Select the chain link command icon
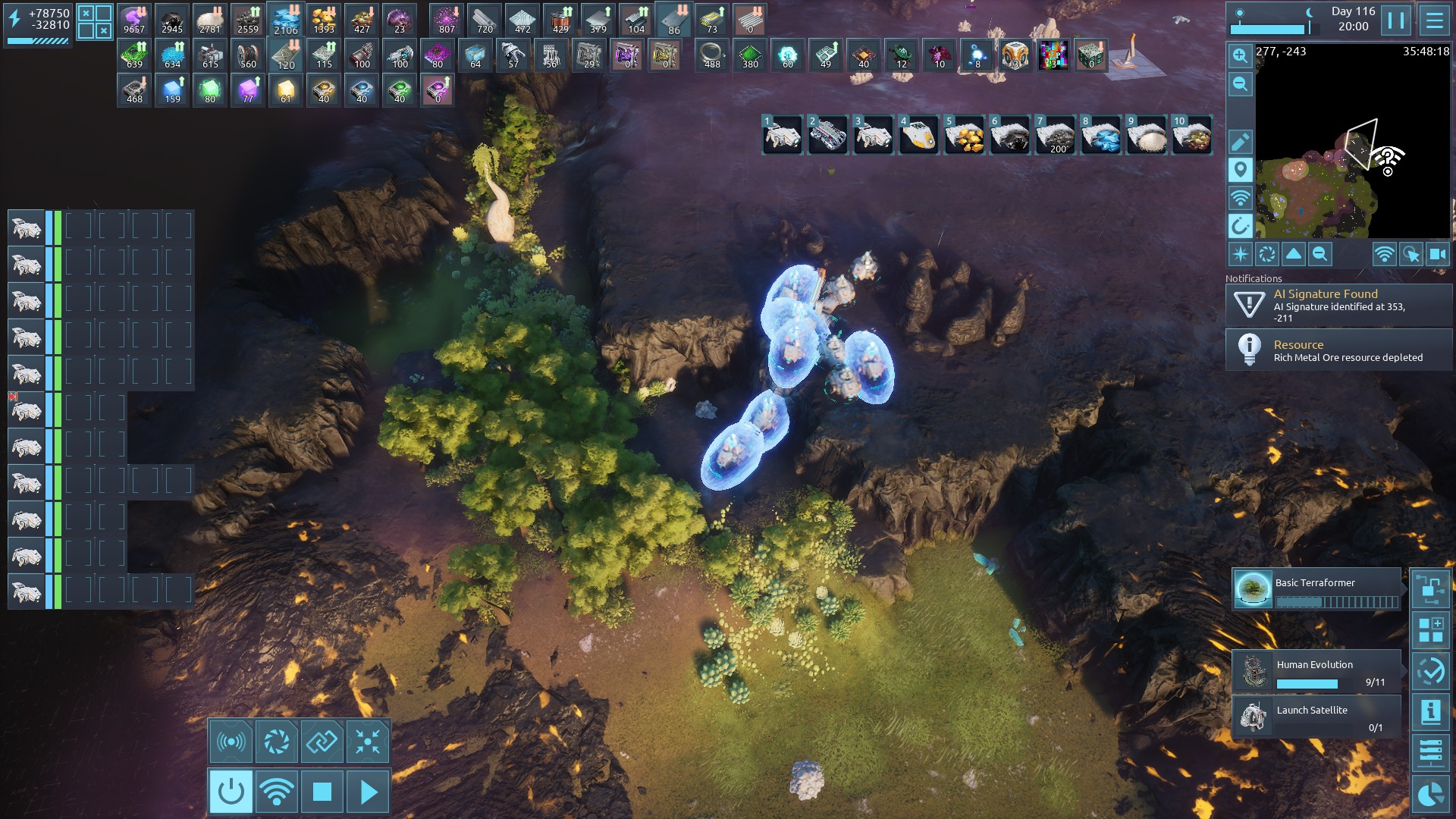1456x819 pixels. pos(322,741)
